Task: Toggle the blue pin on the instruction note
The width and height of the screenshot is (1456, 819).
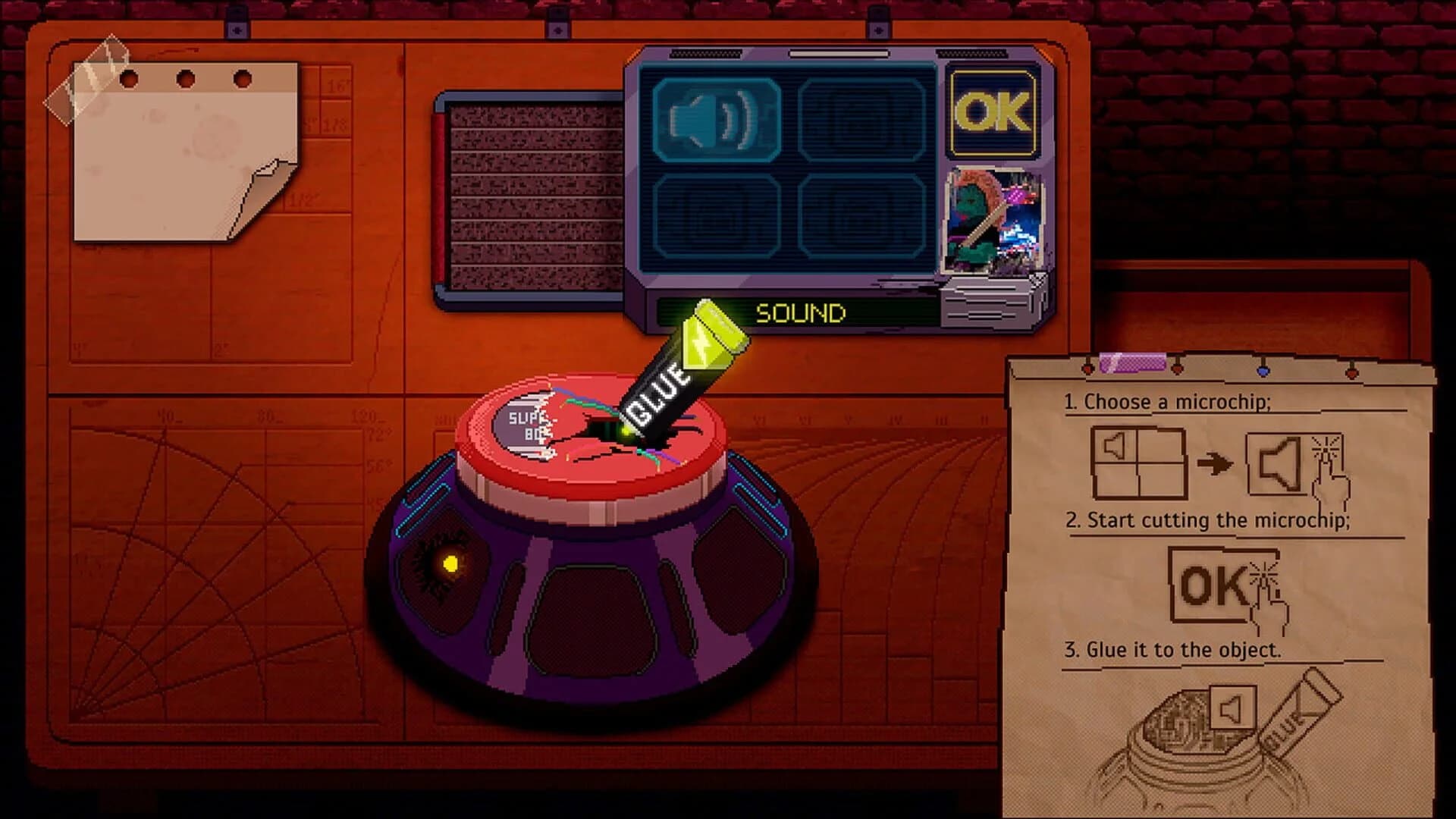Action: (1263, 369)
